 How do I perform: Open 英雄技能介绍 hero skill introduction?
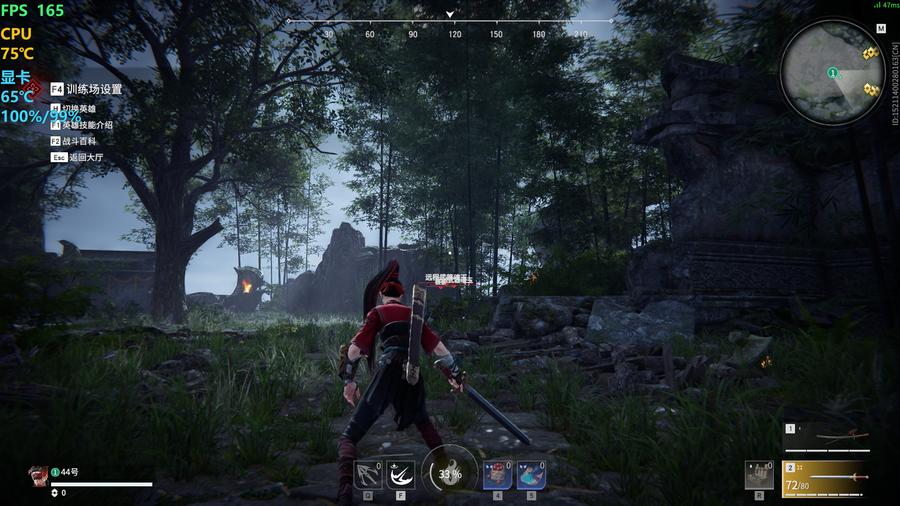[x=87, y=125]
